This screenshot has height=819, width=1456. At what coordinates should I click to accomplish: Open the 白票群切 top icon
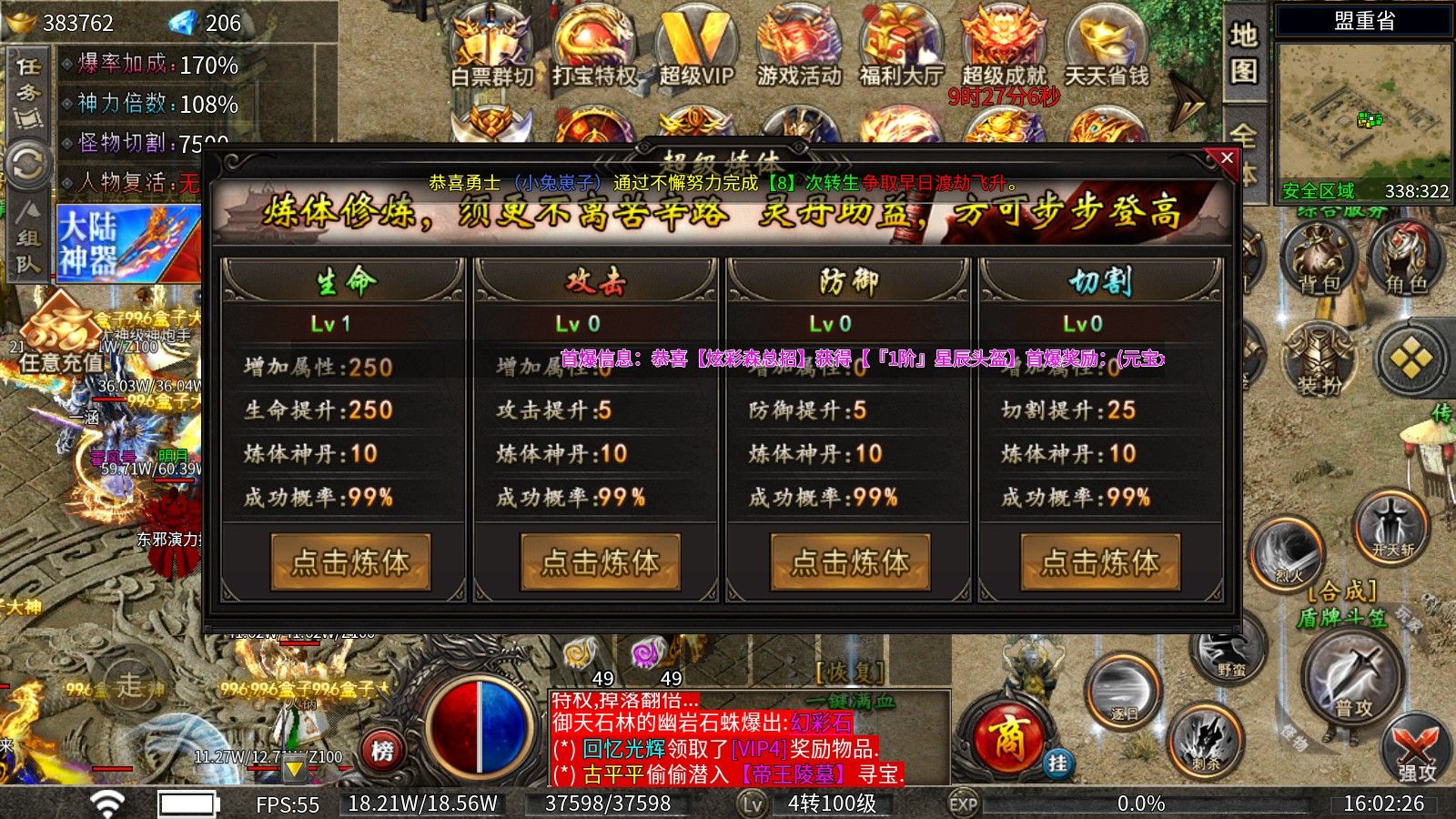492,50
